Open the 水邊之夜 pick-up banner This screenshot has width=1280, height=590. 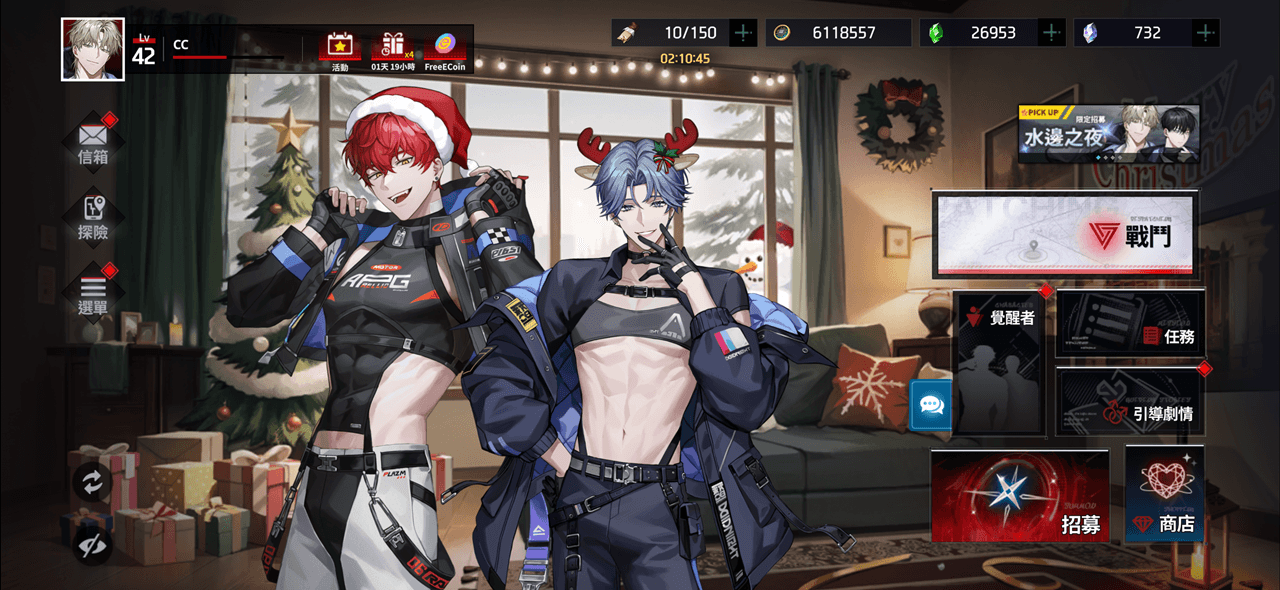point(1108,134)
